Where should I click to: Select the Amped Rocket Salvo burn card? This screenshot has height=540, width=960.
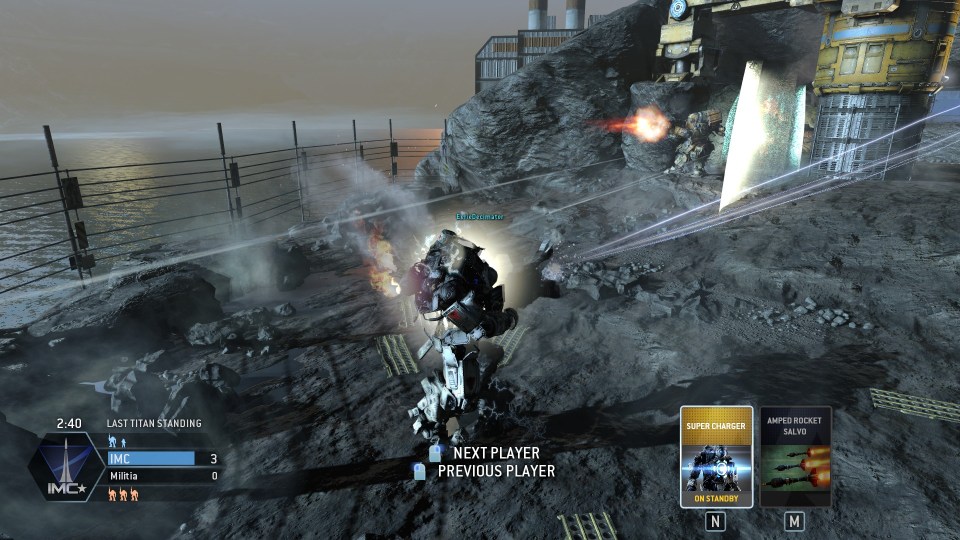(795, 457)
